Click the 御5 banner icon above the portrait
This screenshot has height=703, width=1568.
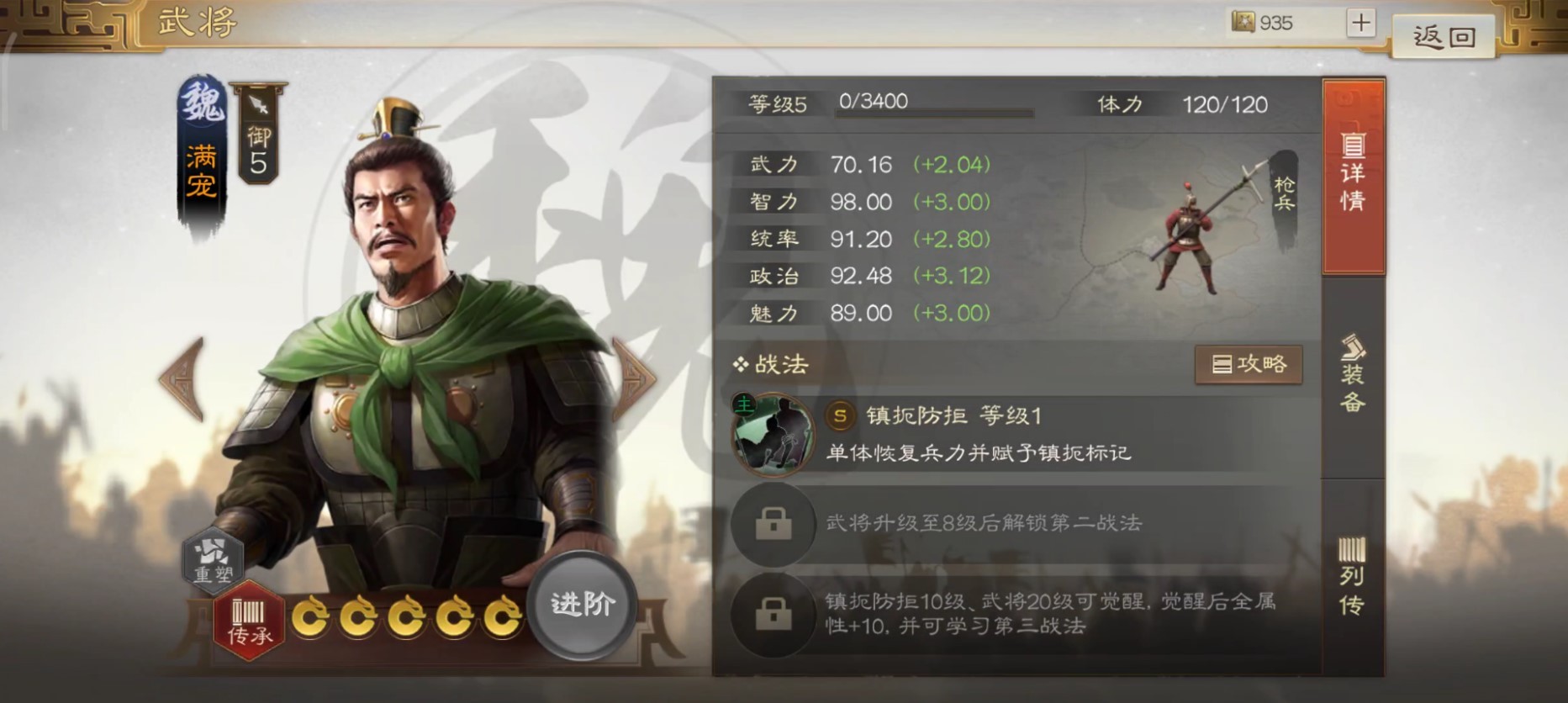[257, 130]
